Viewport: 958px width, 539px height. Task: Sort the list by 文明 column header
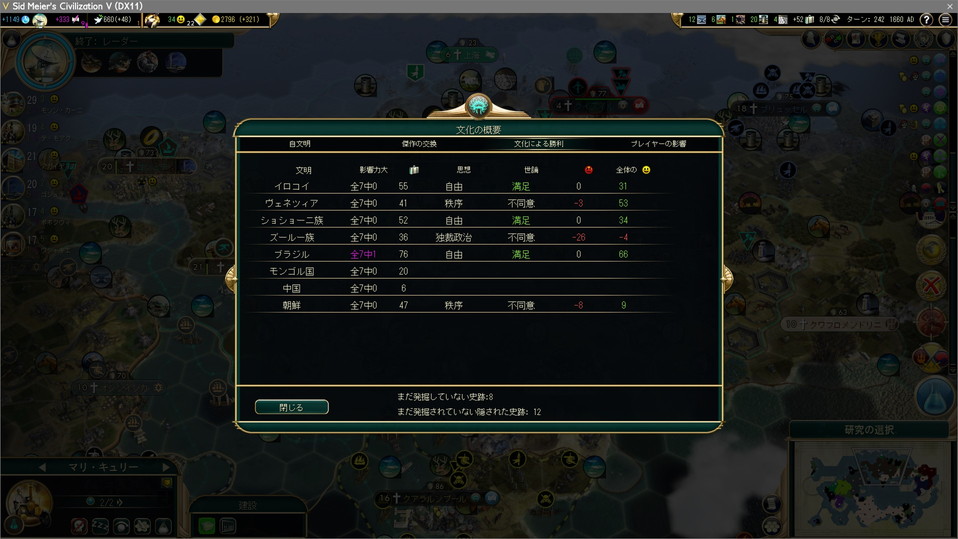click(302, 170)
